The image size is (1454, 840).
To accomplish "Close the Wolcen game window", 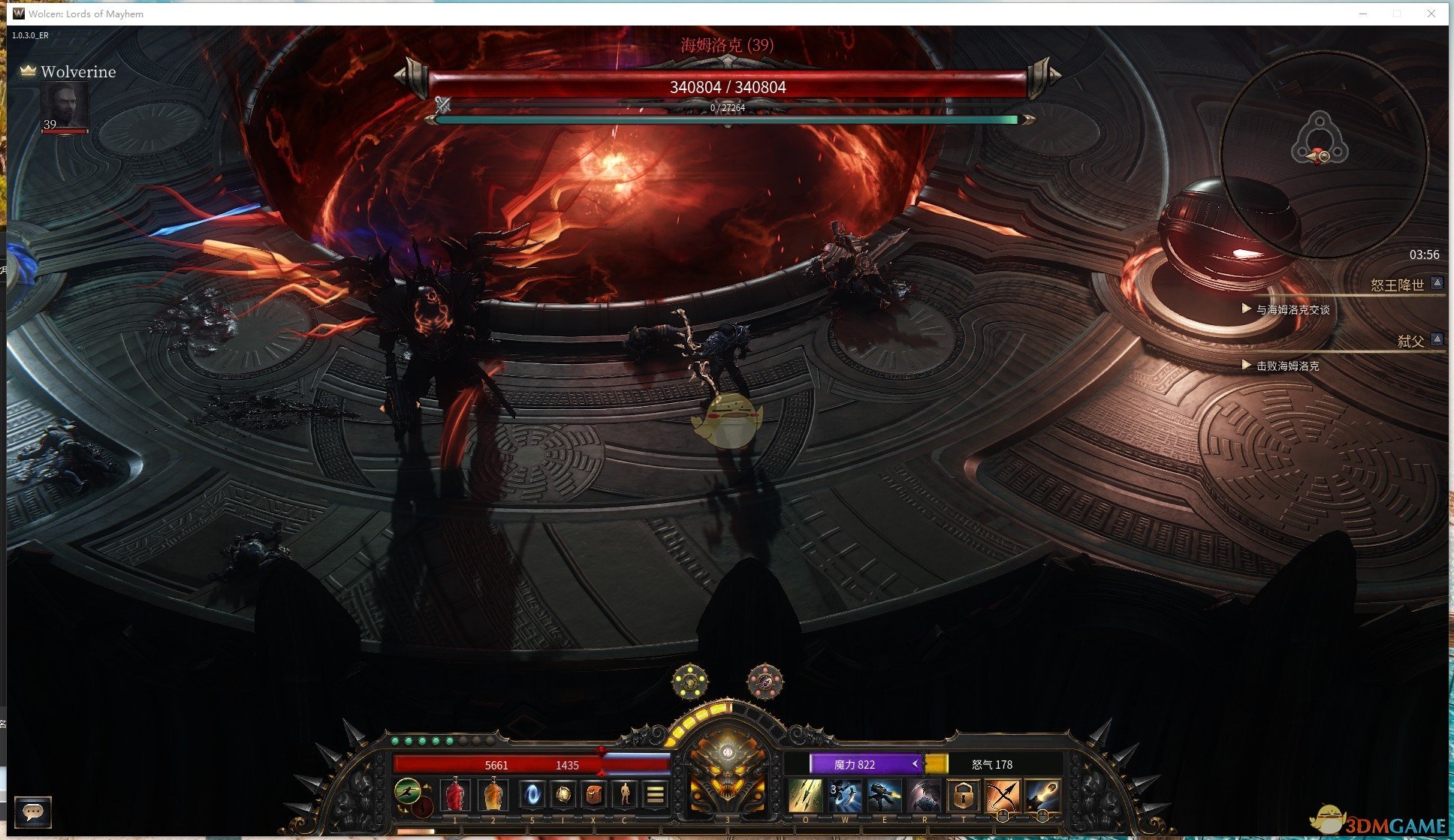I will click(1431, 14).
